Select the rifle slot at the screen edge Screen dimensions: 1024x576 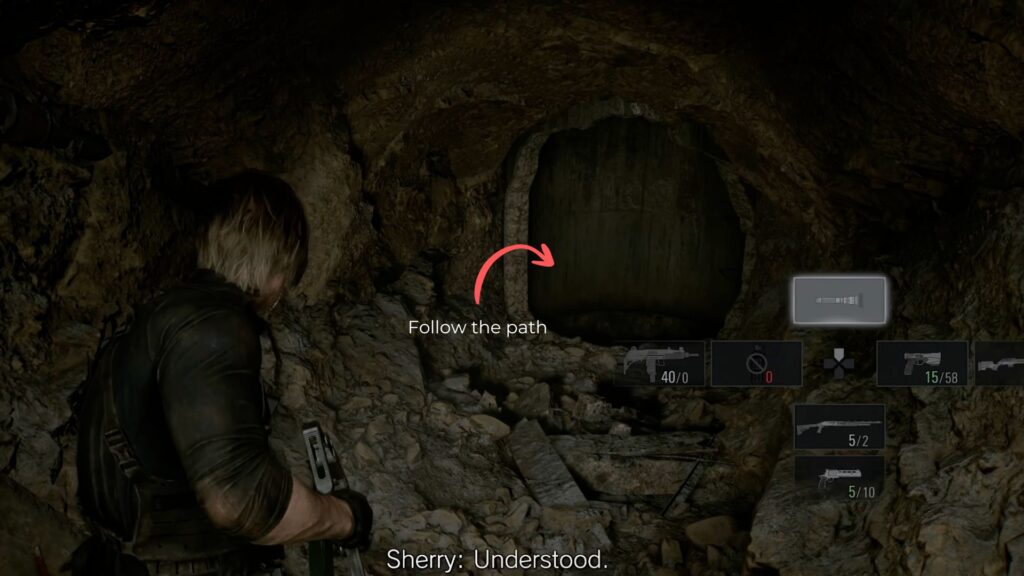(999, 364)
